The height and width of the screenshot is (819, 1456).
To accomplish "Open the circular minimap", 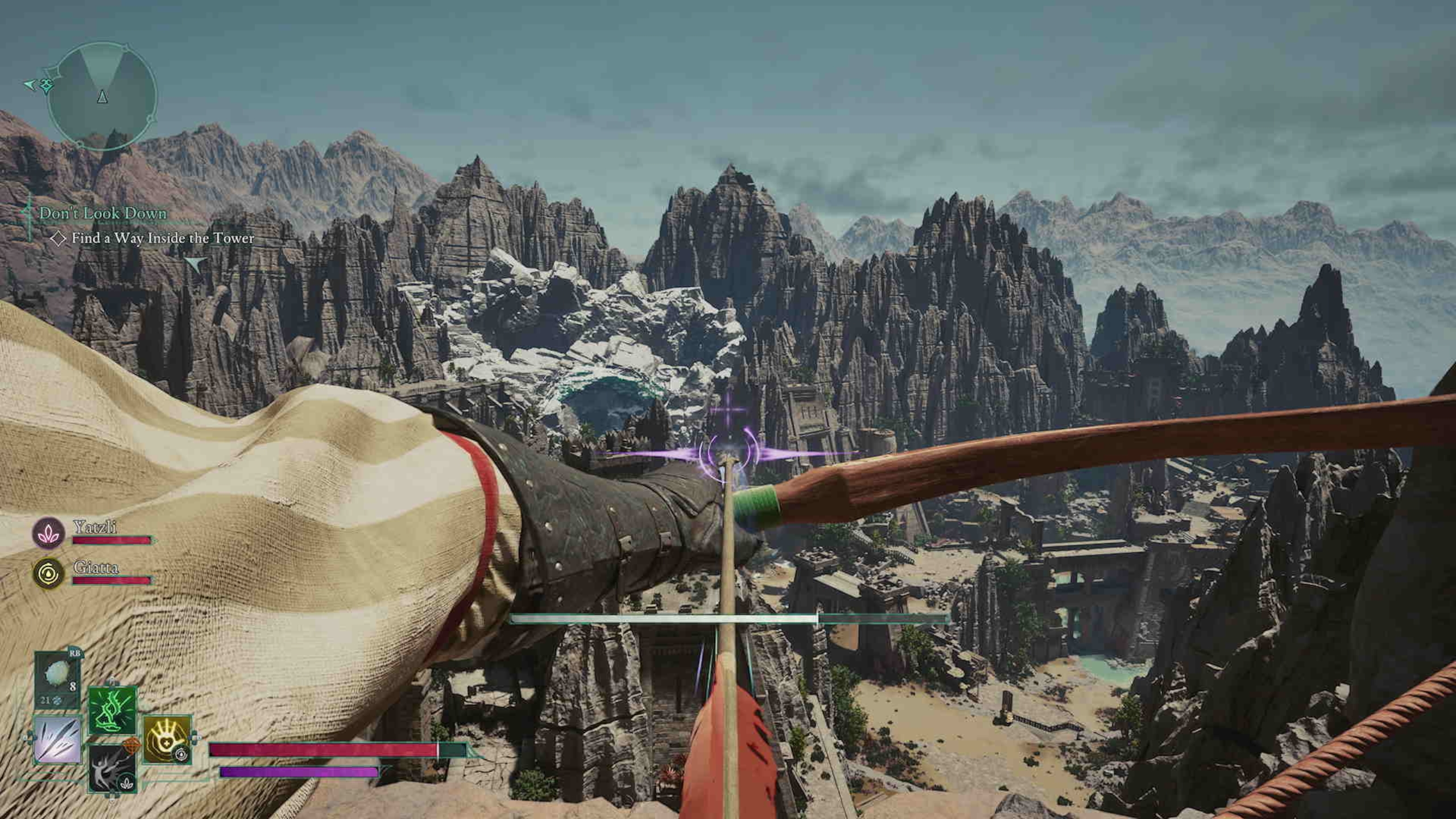I will point(102,97).
